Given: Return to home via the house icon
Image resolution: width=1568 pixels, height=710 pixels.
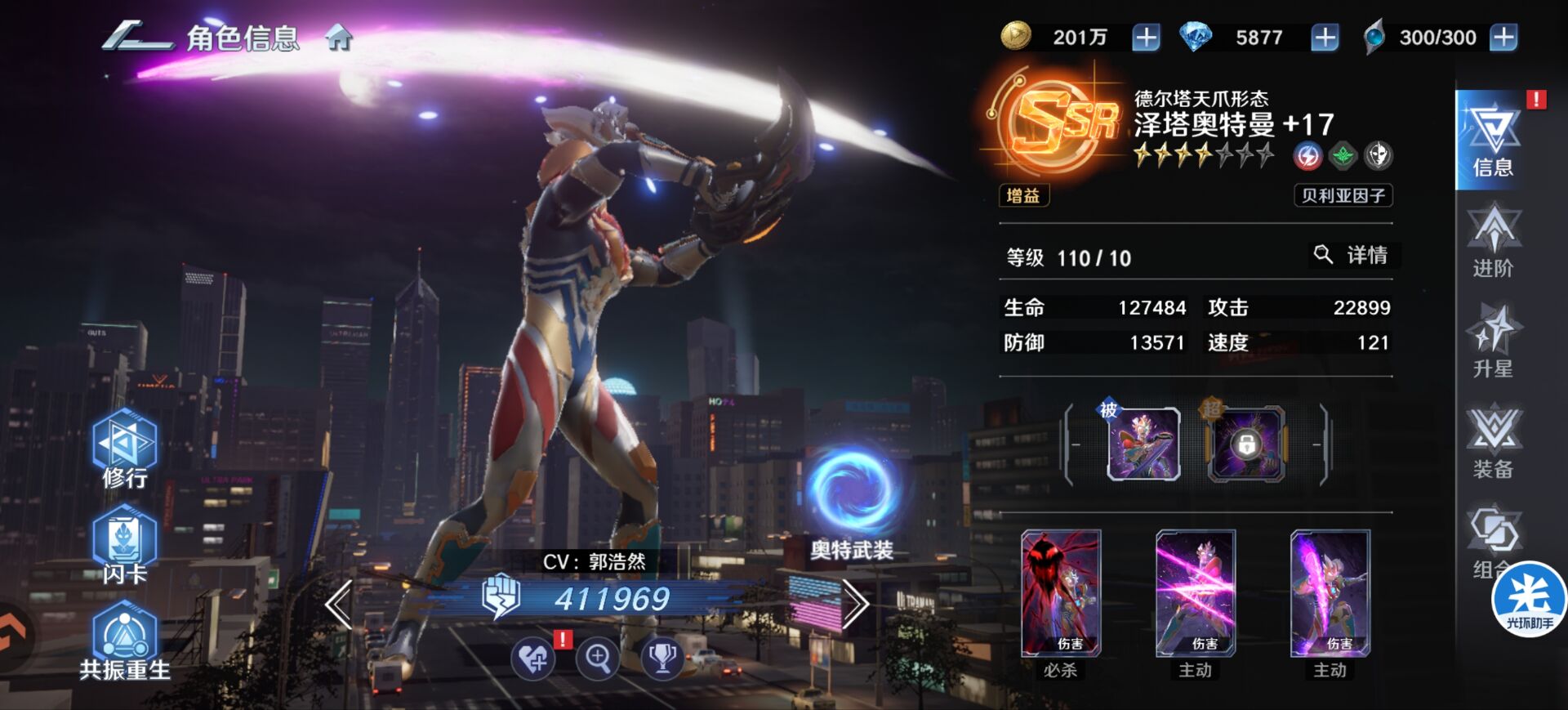Looking at the screenshot, I should [338, 38].
